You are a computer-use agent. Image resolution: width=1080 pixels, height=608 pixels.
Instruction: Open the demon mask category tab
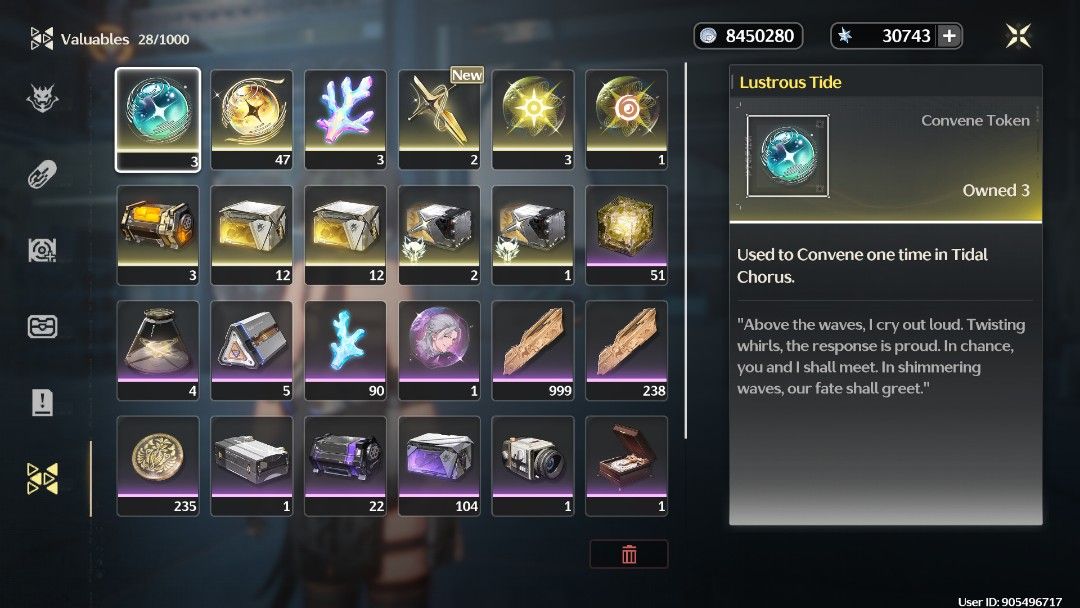42,97
